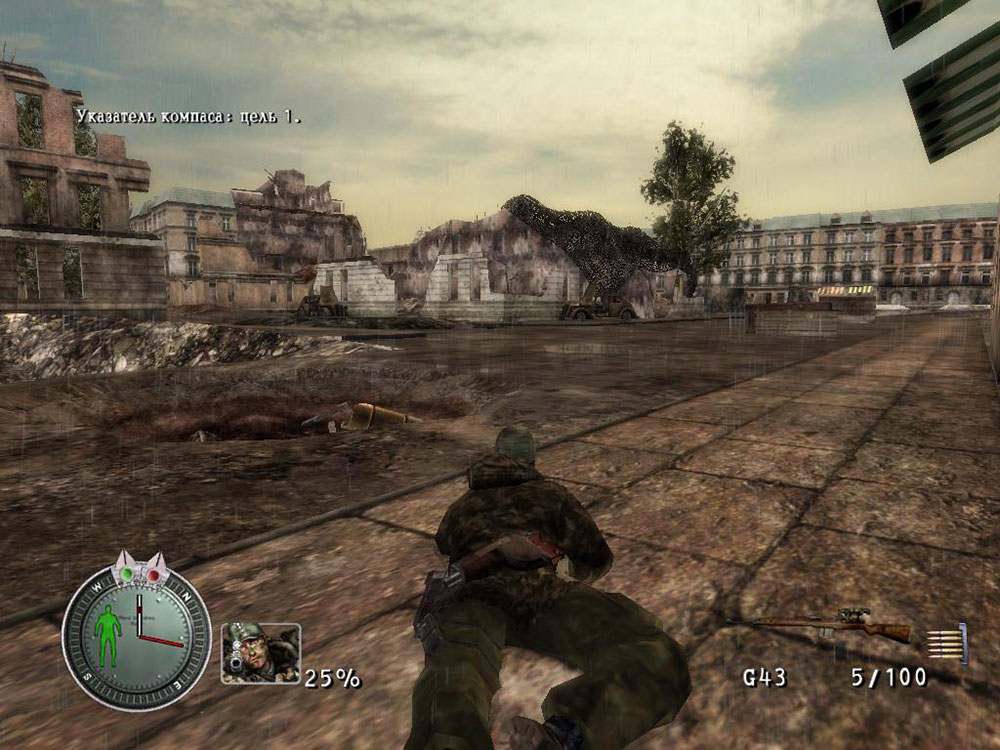
Task: Click the bullet clip ammo icon
Action: click(947, 641)
